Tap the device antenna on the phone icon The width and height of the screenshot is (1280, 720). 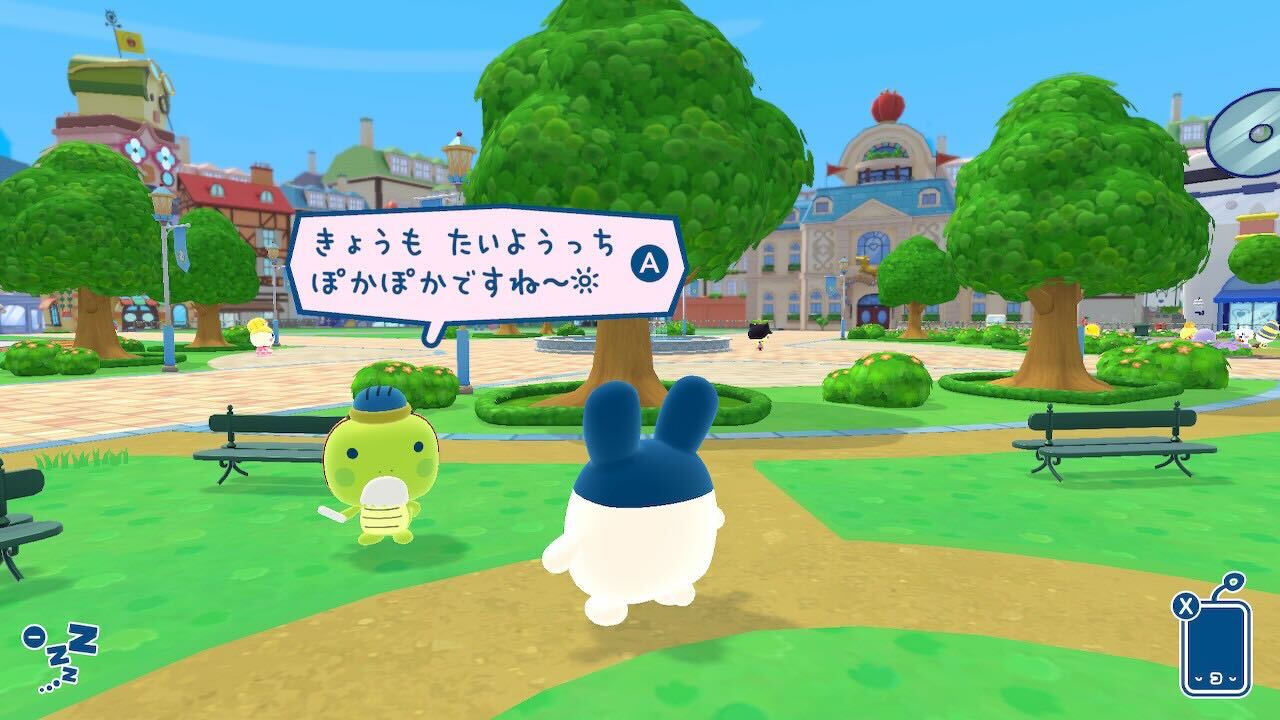pos(1233,582)
